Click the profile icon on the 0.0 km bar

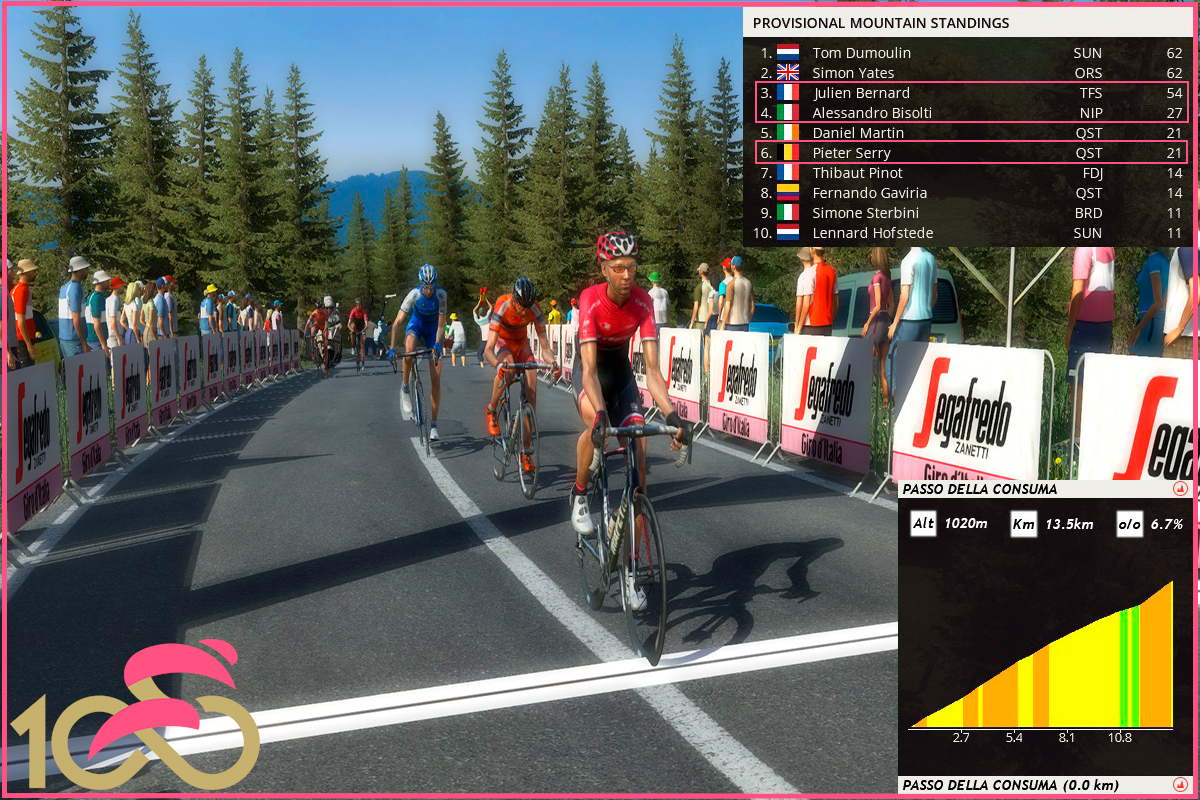coord(1180,785)
